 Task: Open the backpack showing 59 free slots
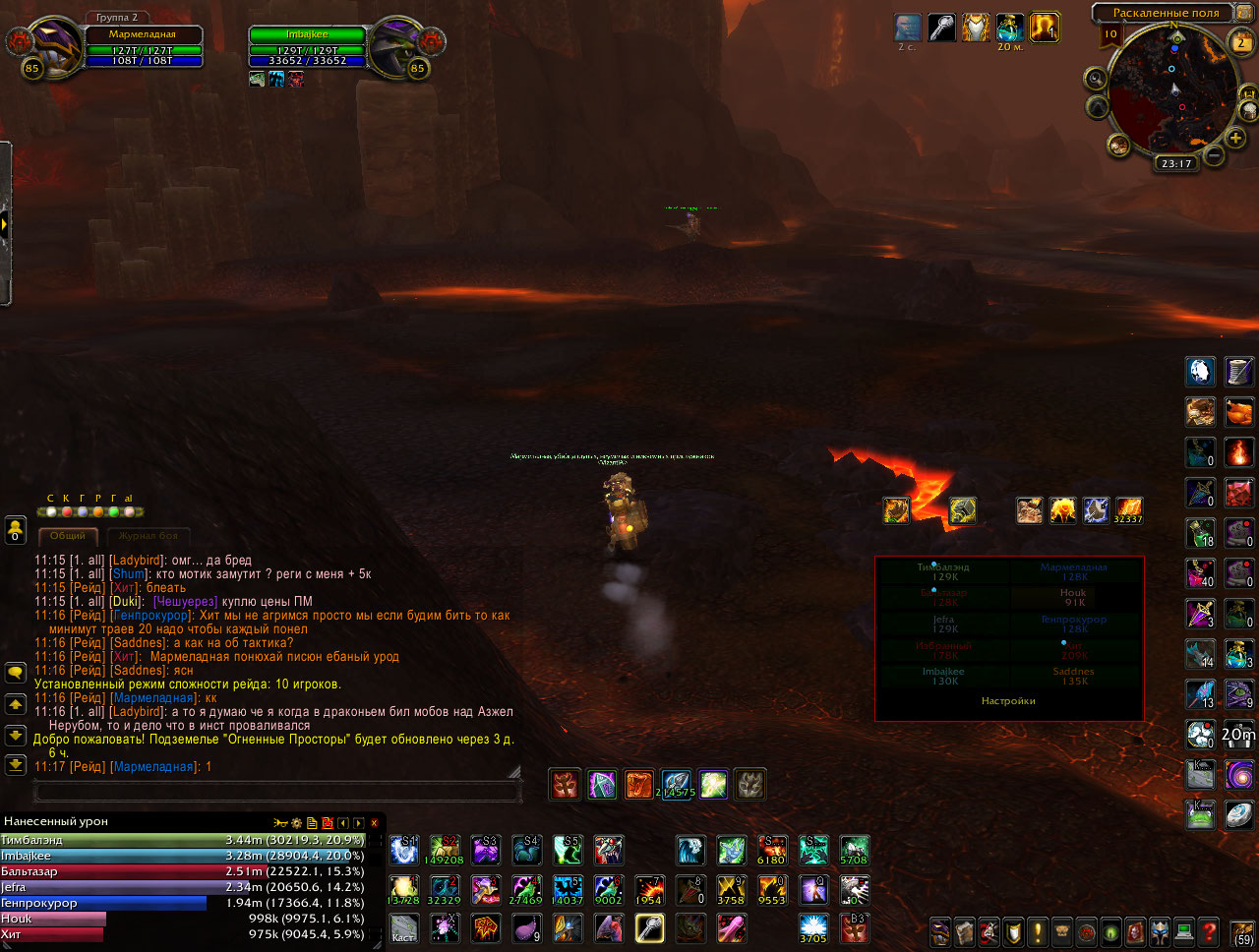tap(1243, 931)
